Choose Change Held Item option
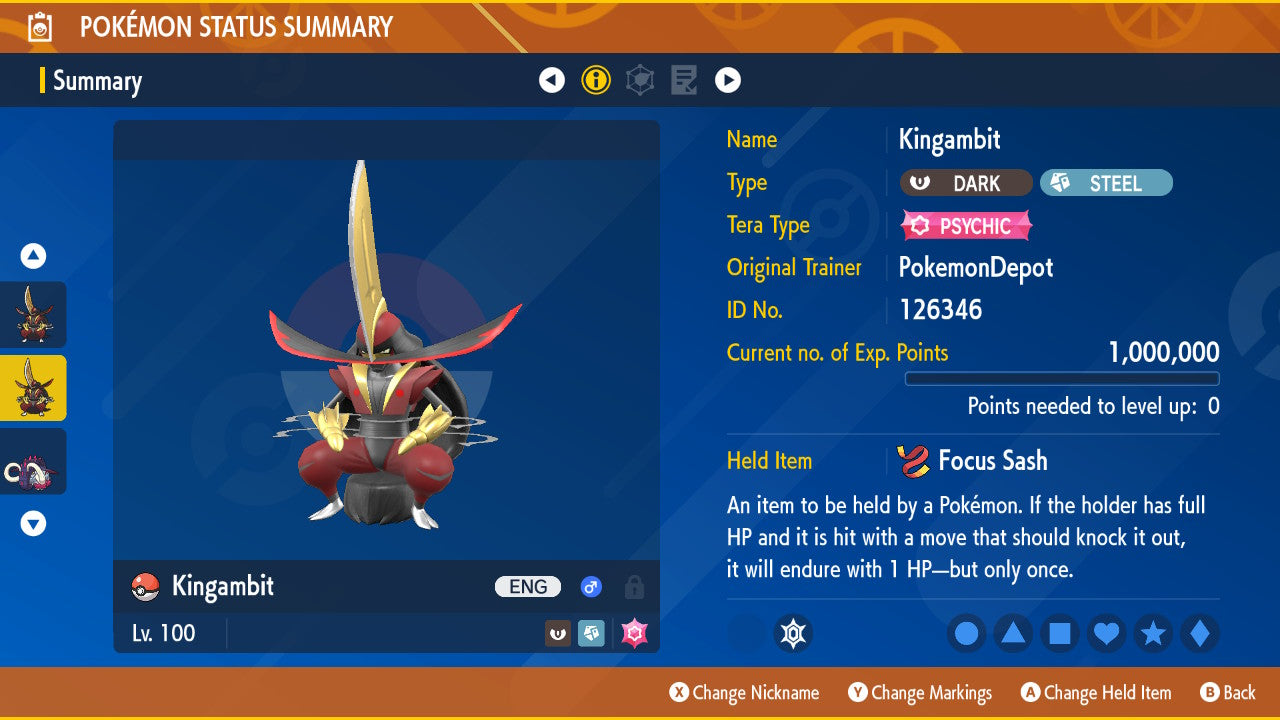 [x=1097, y=693]
